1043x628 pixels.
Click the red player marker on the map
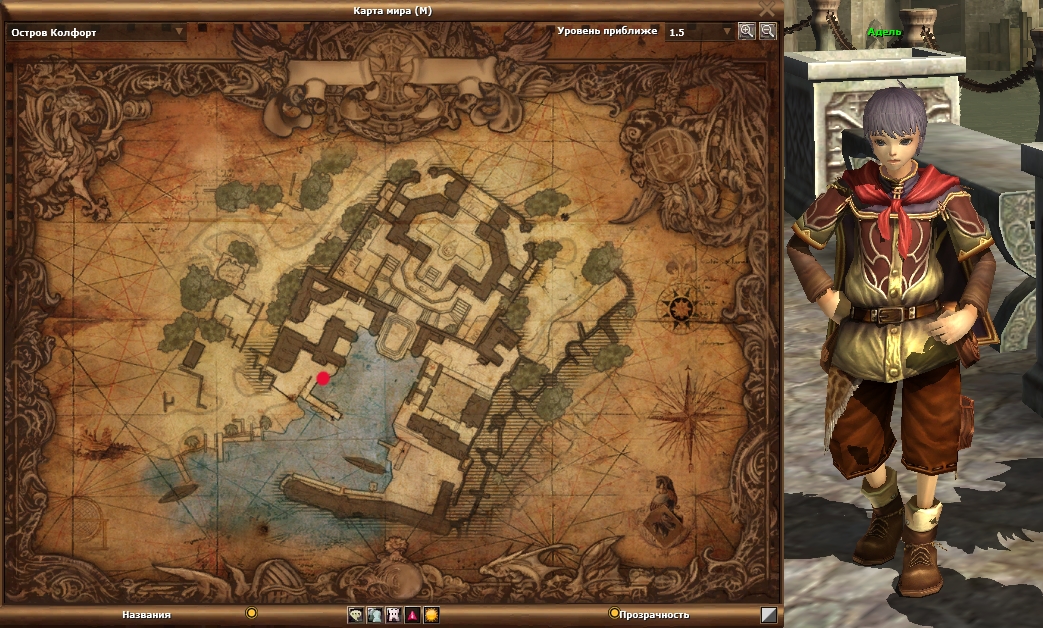pyautogui.click(x=323, y=378)
